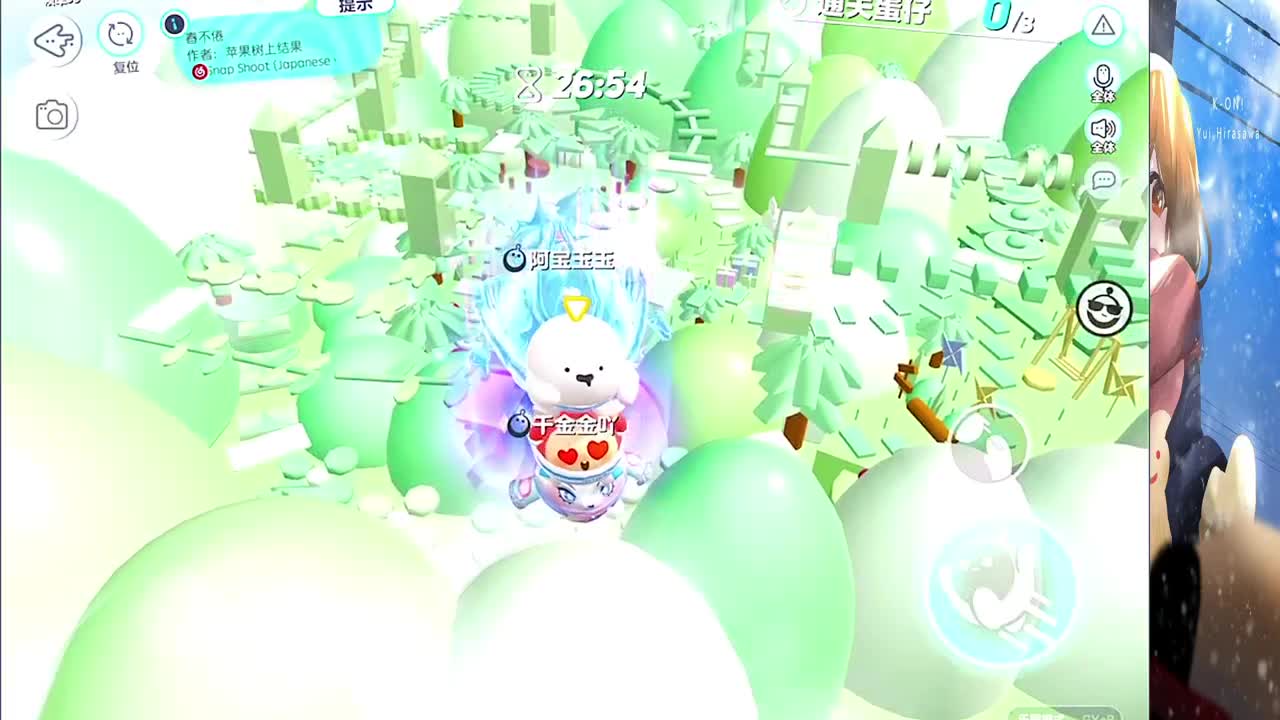Open the chat message bubble icon
Screen dimensions: 1280x720
[x=1103, y=180]
